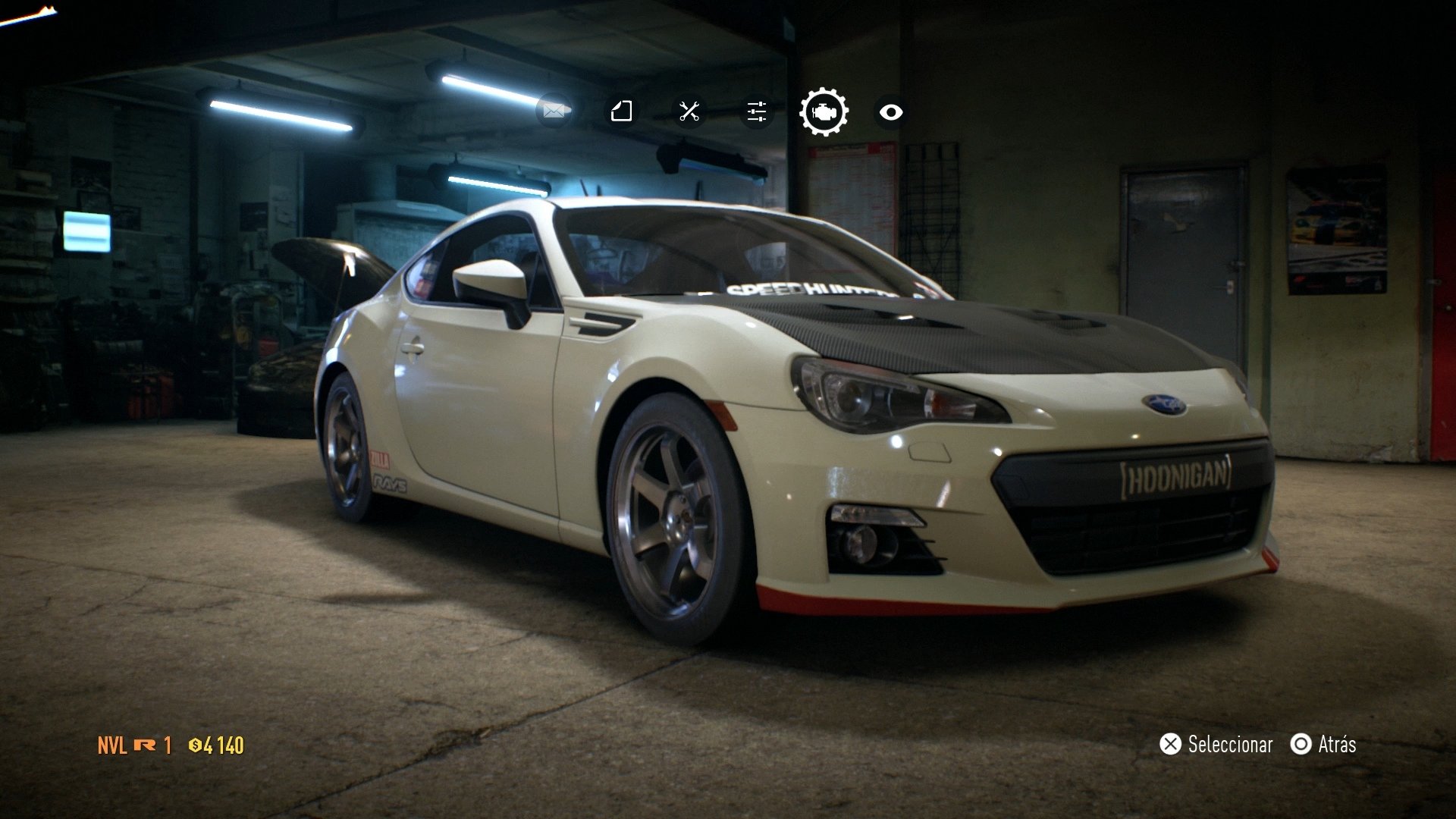The image size is (1456, 819).
Task: Select the RAYS sticker on the fender
Action: 391,483
